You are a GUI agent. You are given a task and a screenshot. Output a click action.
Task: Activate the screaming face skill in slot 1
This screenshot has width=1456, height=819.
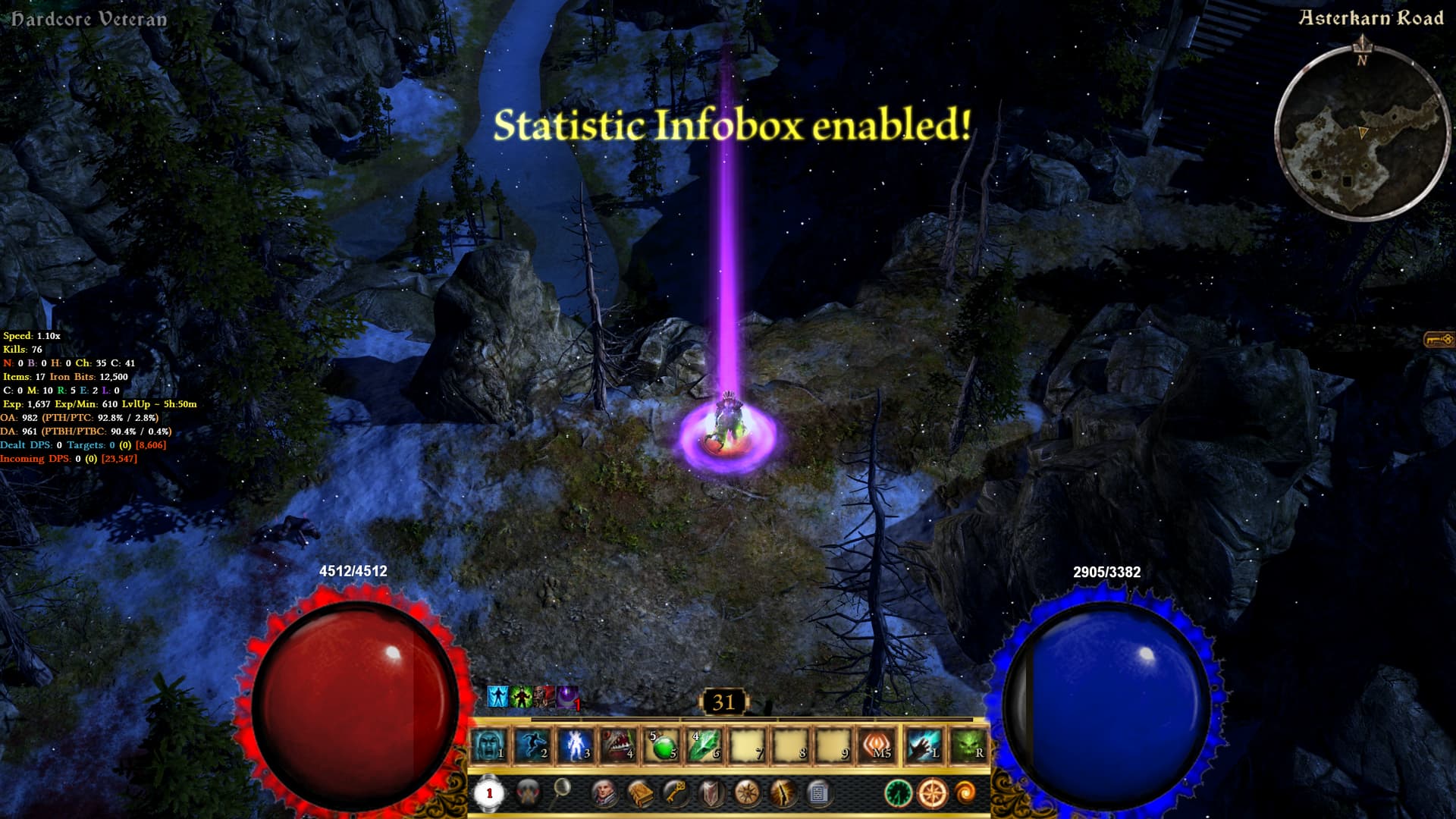coord(490,745)
